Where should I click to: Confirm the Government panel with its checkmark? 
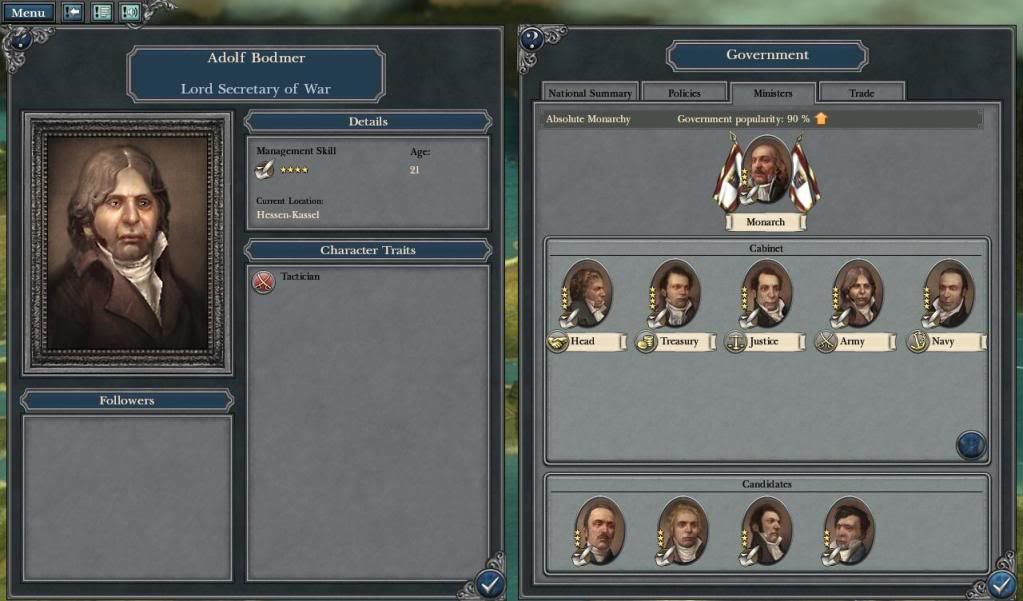click(1002, 585)
